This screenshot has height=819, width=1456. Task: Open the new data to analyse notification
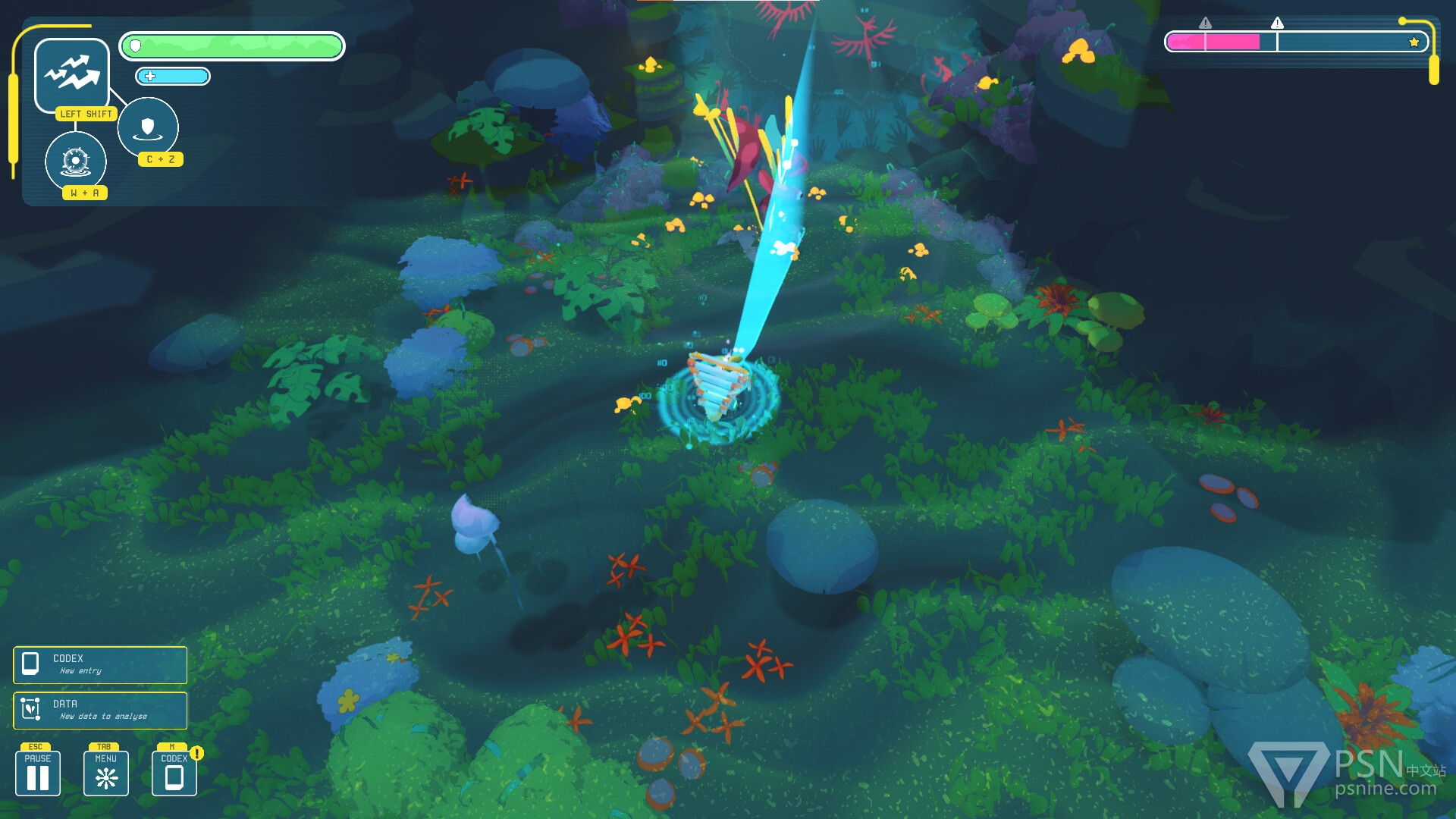(100, 710)
